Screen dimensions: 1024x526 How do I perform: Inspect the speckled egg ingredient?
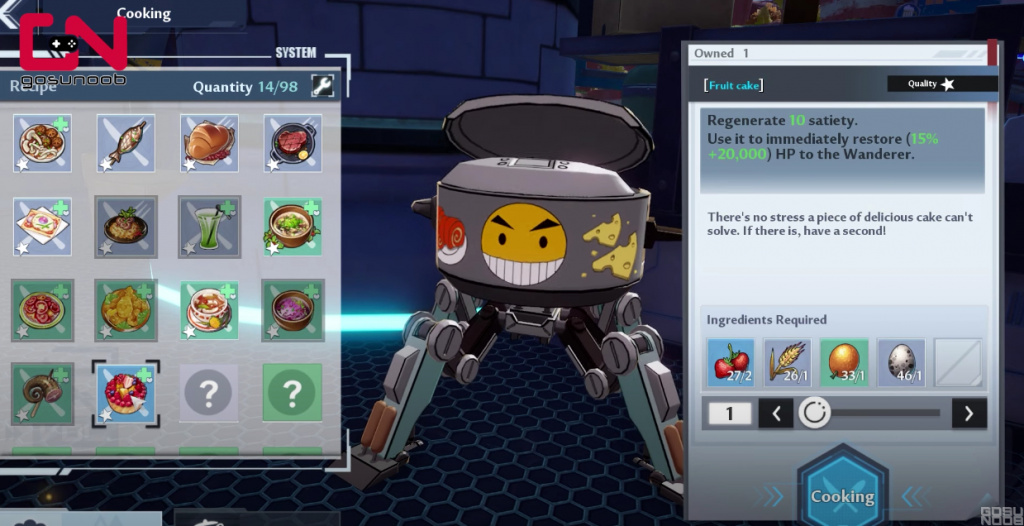click(x=901, y=362)
